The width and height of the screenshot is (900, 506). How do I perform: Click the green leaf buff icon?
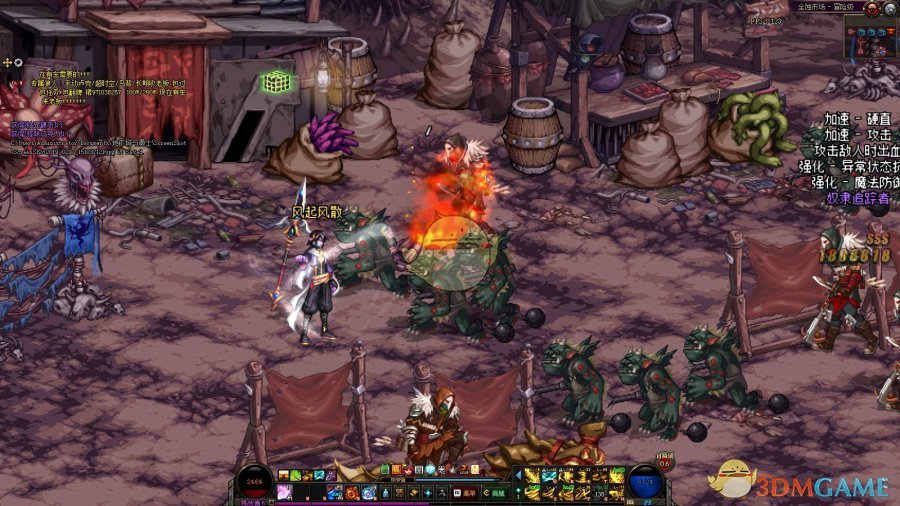295,475
